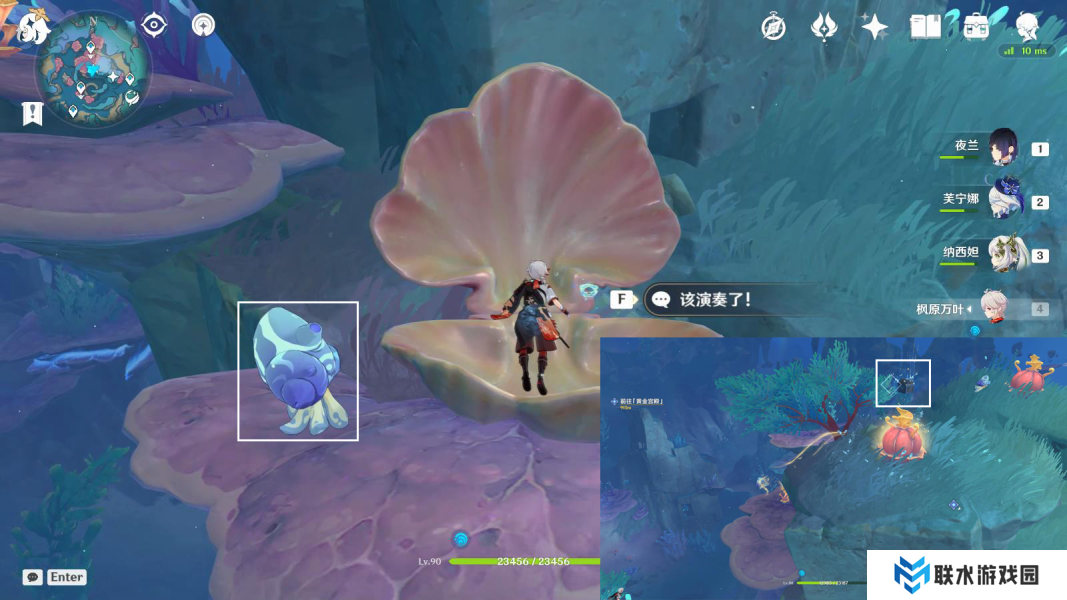
Task: Open the quest banner with exclamation mark
Action: click(x=32, y=114)
